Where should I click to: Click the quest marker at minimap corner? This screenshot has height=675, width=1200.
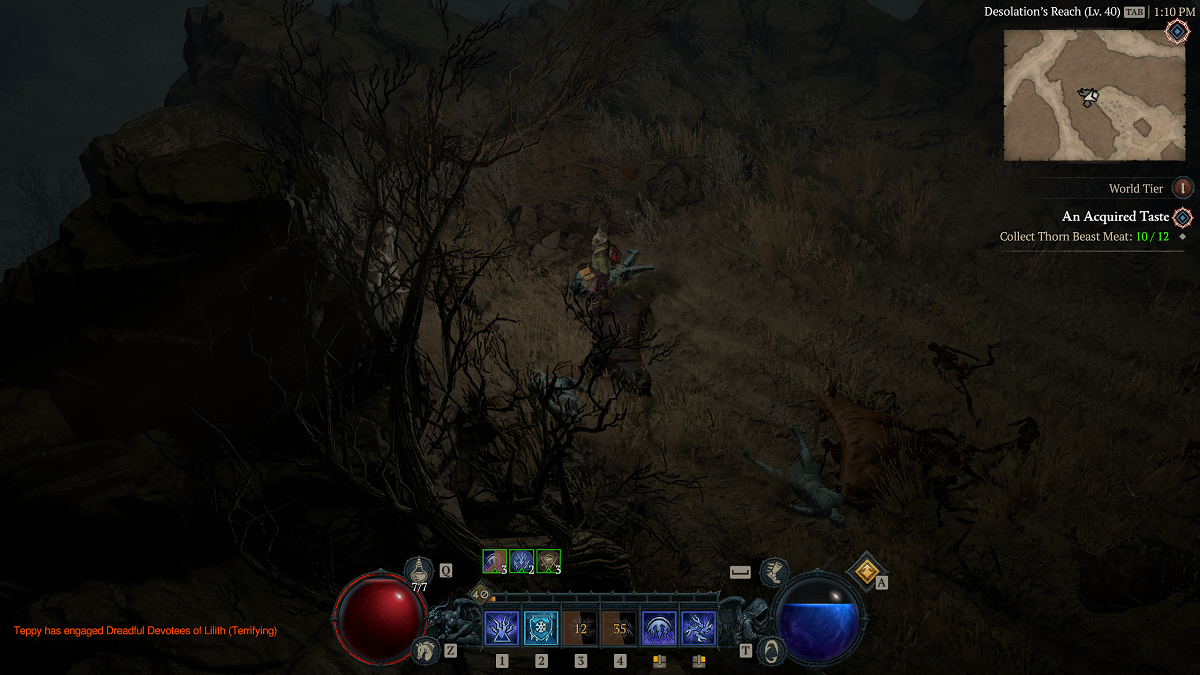click(1177, 31)
